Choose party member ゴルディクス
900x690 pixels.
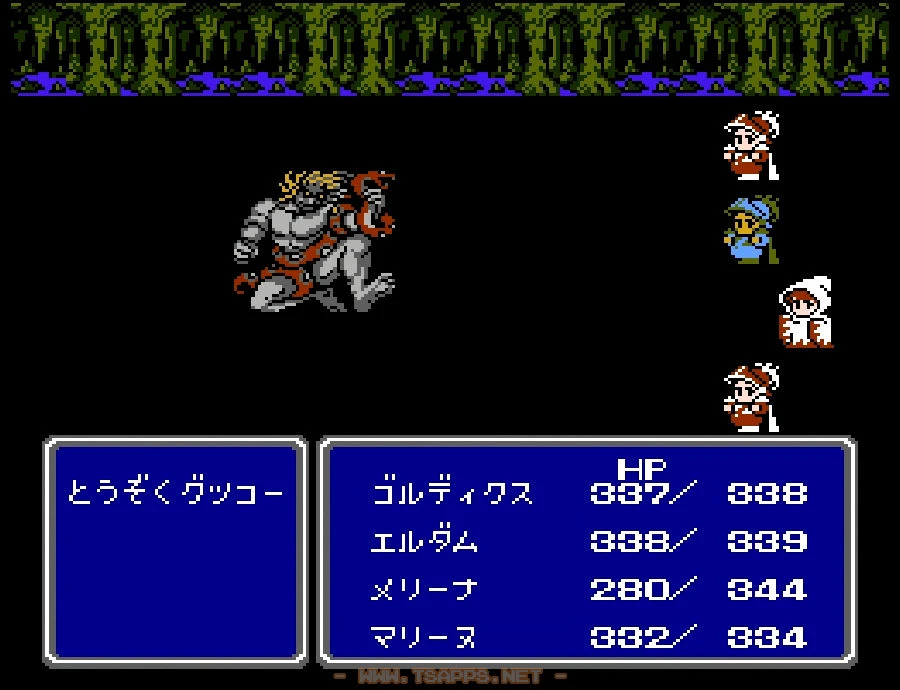451,493
